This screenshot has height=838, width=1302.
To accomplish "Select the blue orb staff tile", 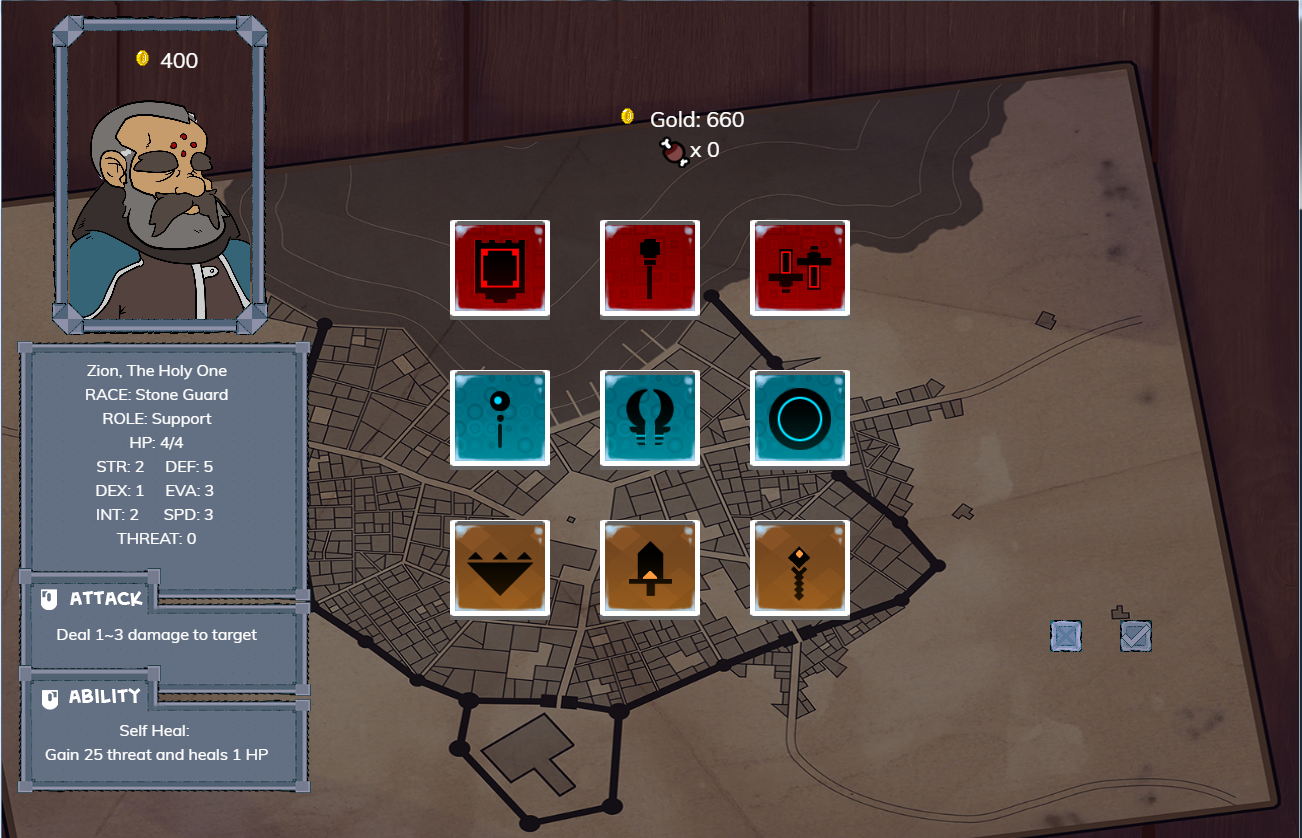I will [500, 418].
